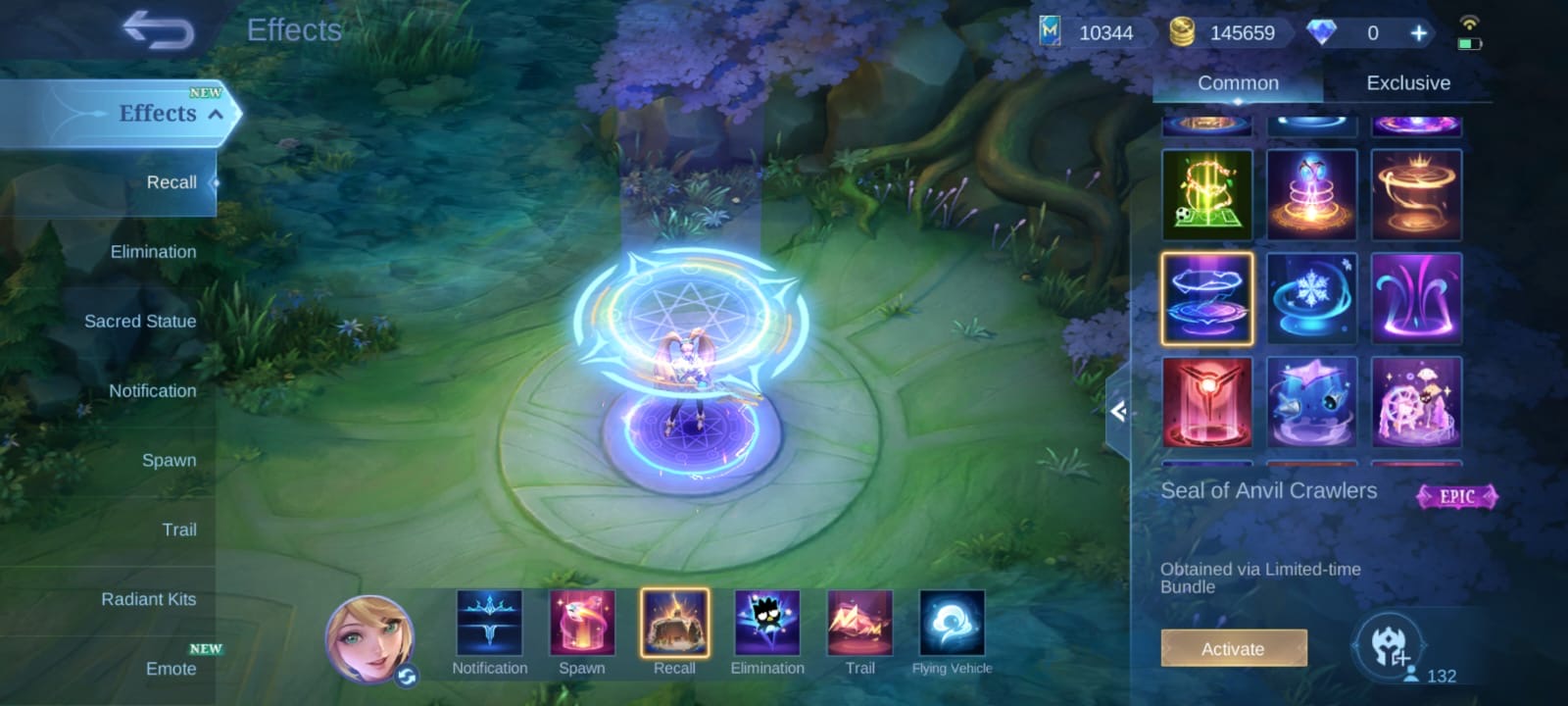Add diamonds with the plus button
The height and width of the screenshot is (706, 1568).
1418,33
